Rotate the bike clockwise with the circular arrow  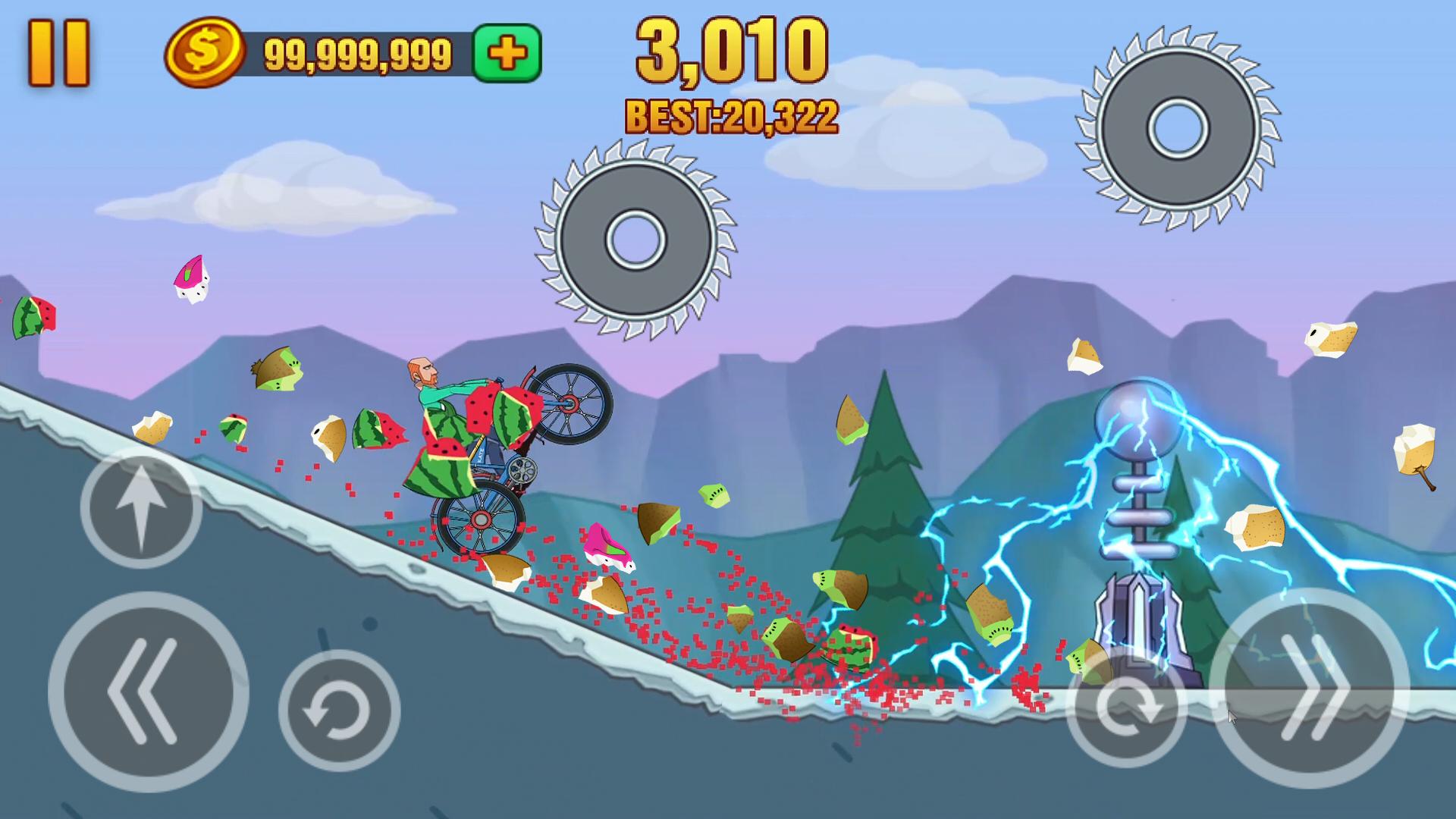[1126, 707]
